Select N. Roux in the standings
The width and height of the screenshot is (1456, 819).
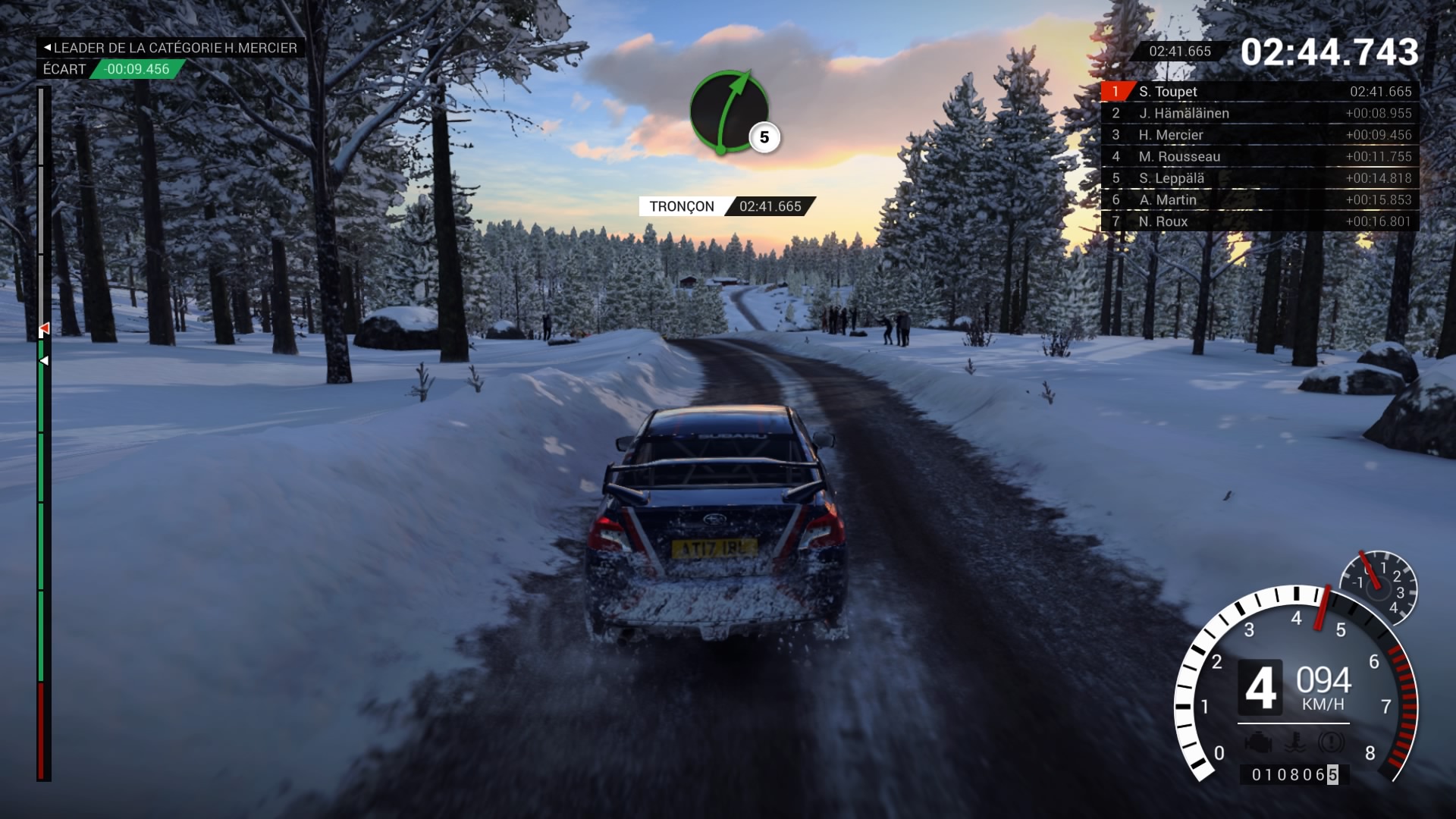tap(1259, 221)
